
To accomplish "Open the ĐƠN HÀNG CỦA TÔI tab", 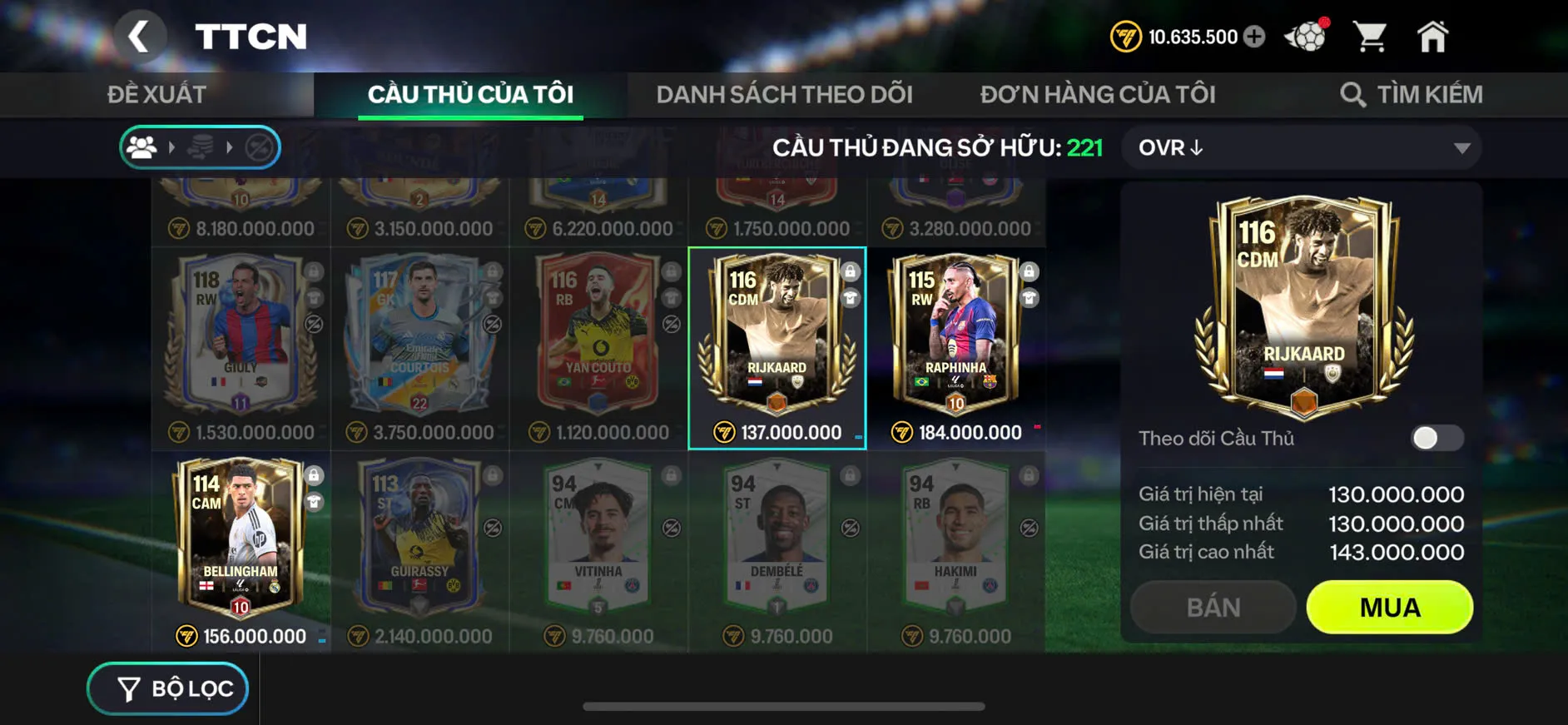I will 1097,93.
